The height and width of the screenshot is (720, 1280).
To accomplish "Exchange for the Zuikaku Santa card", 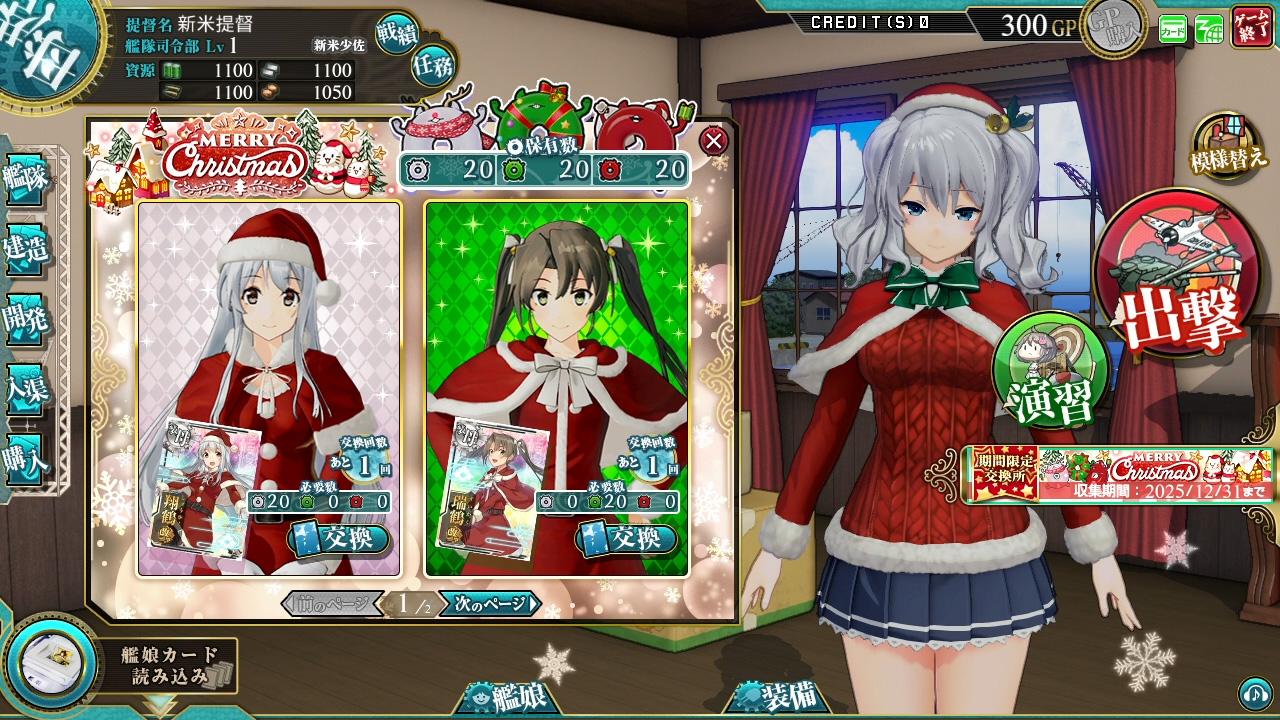I will pos(627,539).
